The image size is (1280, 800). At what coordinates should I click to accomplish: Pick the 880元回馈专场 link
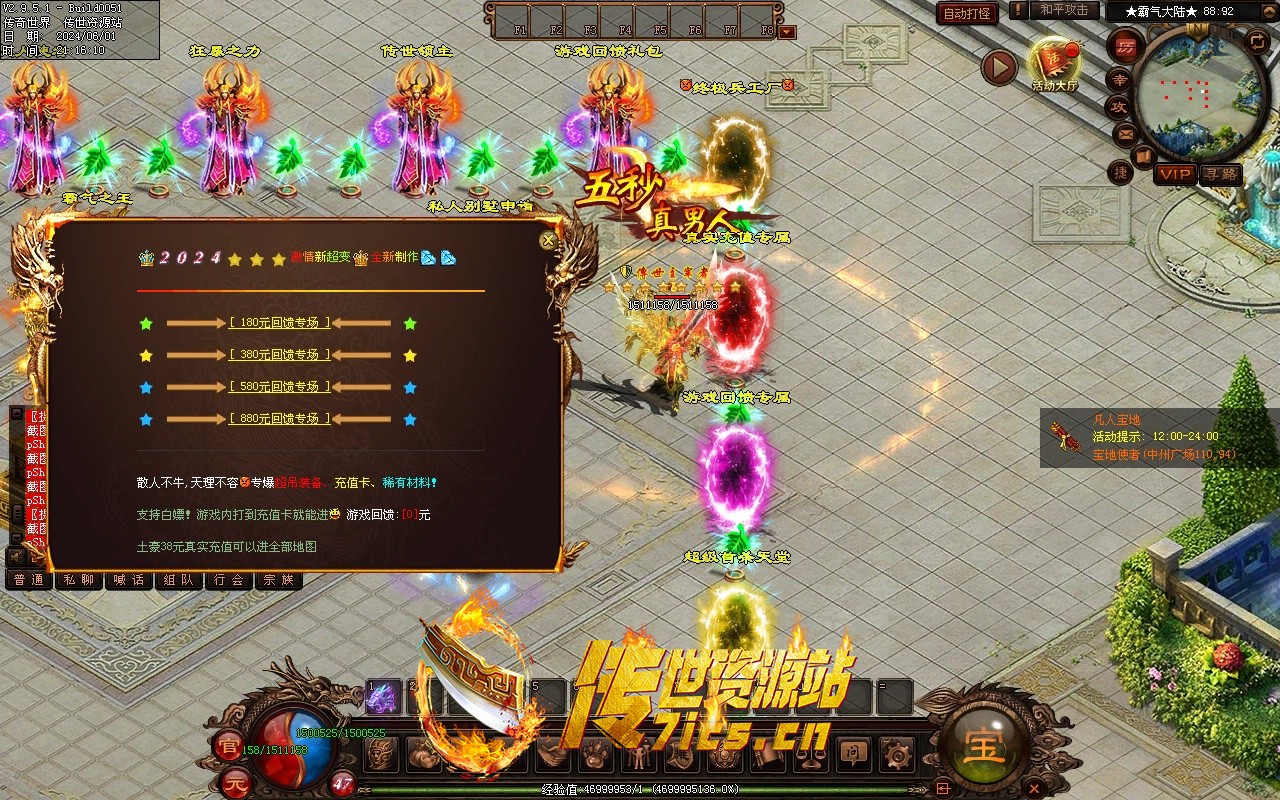[x=279, y=419]
